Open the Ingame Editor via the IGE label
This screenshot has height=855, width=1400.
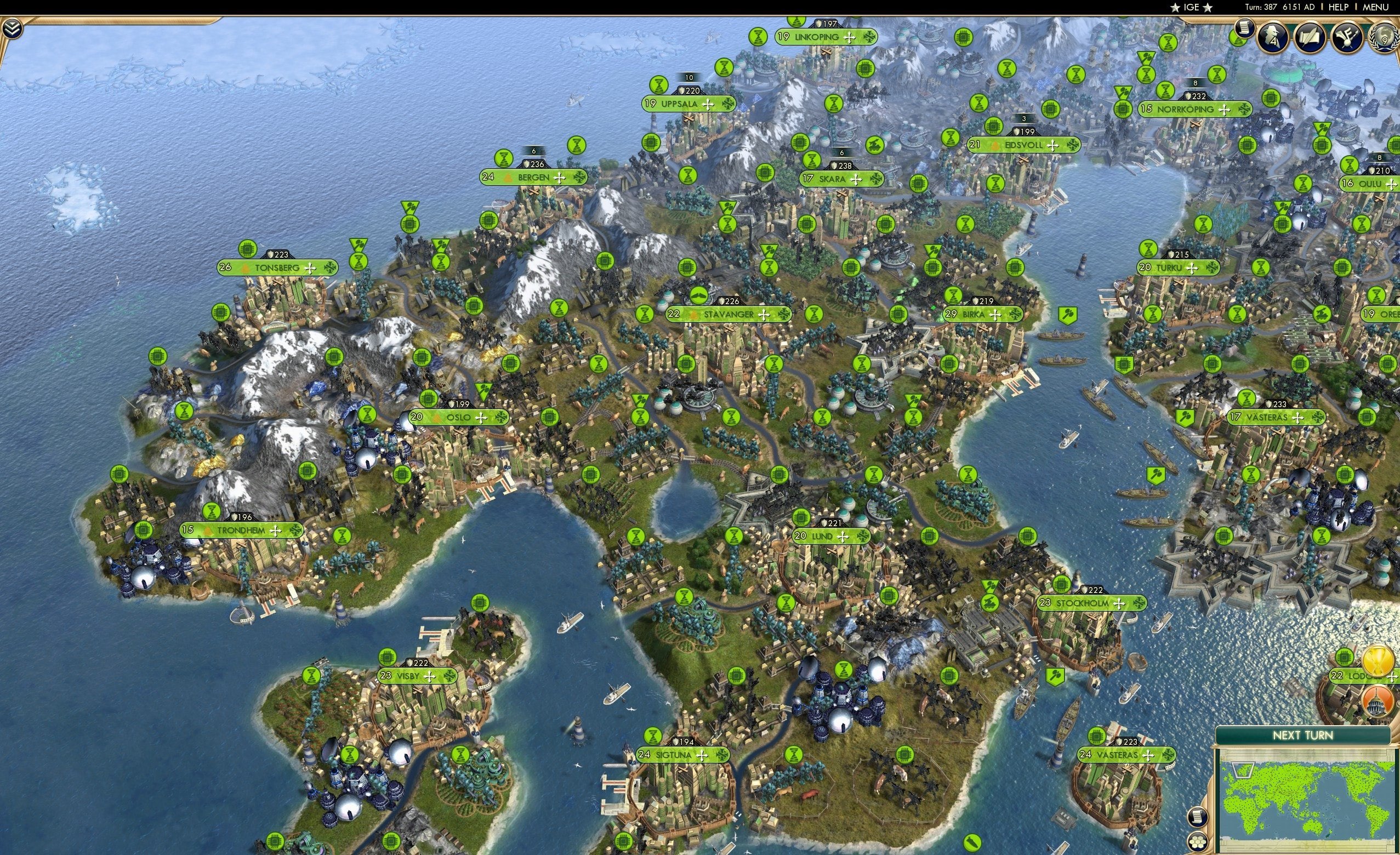1191,7
